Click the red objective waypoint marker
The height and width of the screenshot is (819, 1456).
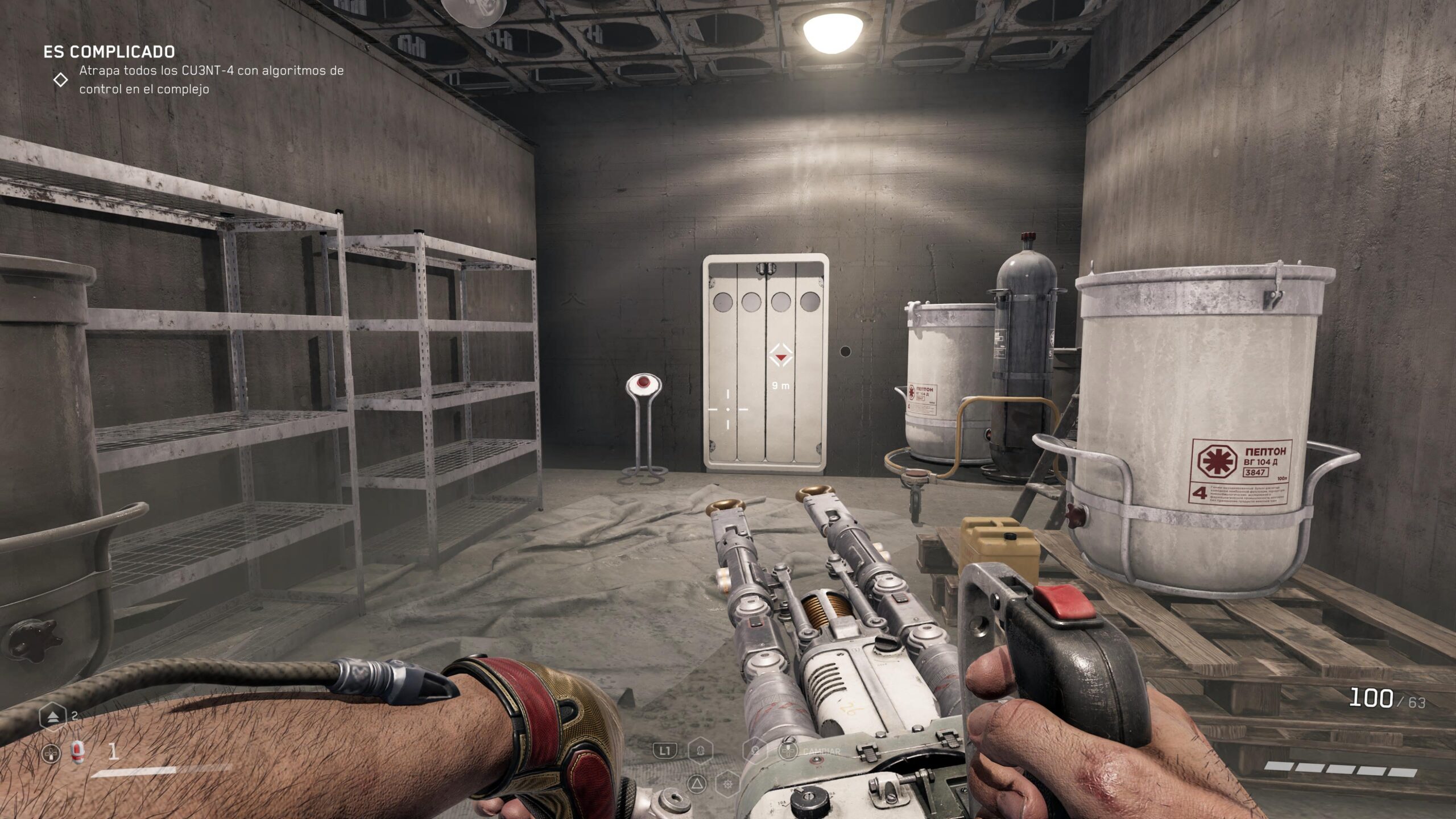pyautogui.click(x=780, y=356)
